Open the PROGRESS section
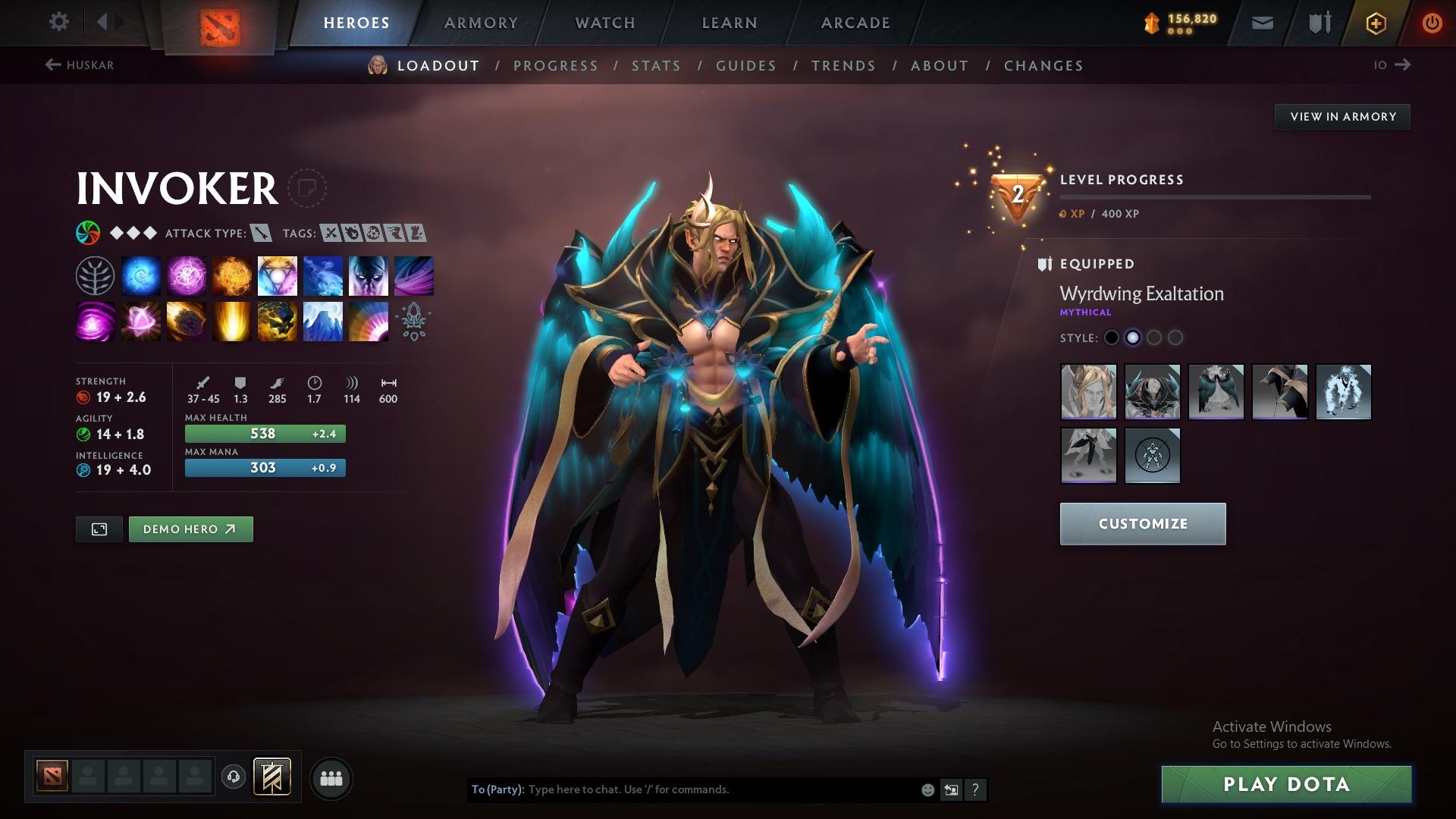This screenshot has width=1456, height=819. coord(556,66)
